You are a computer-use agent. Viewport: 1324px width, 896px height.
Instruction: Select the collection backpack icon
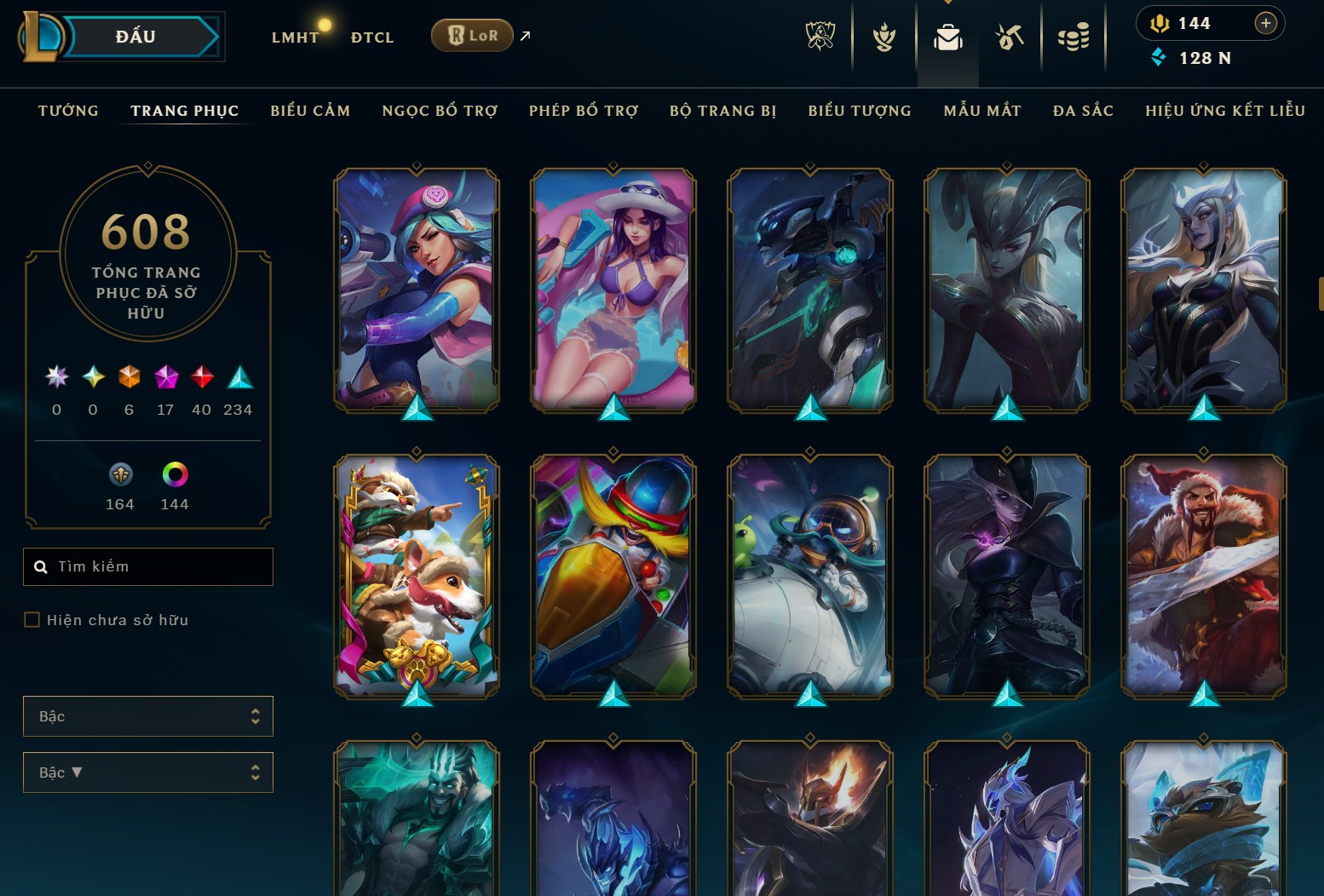point(947,37)
